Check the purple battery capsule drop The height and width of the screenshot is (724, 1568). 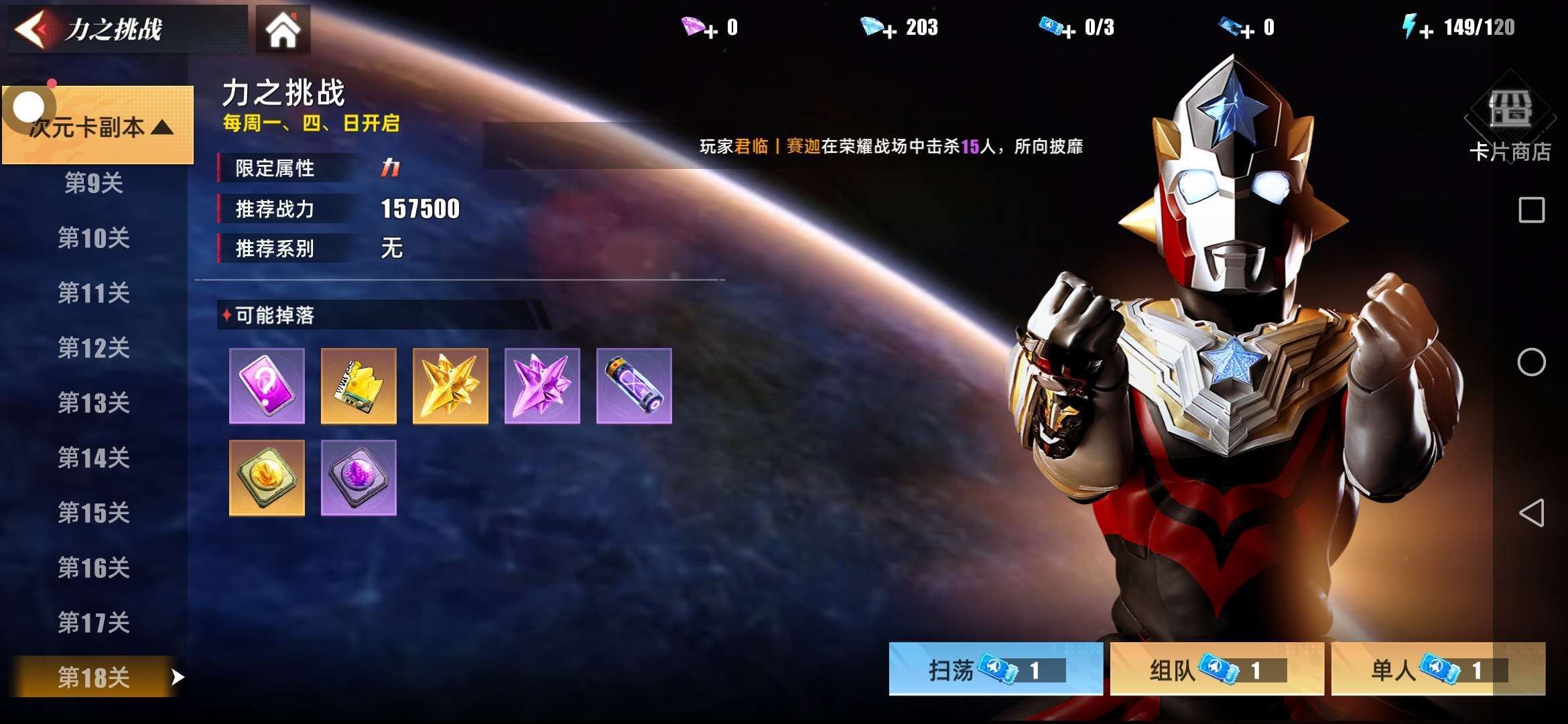634,385
